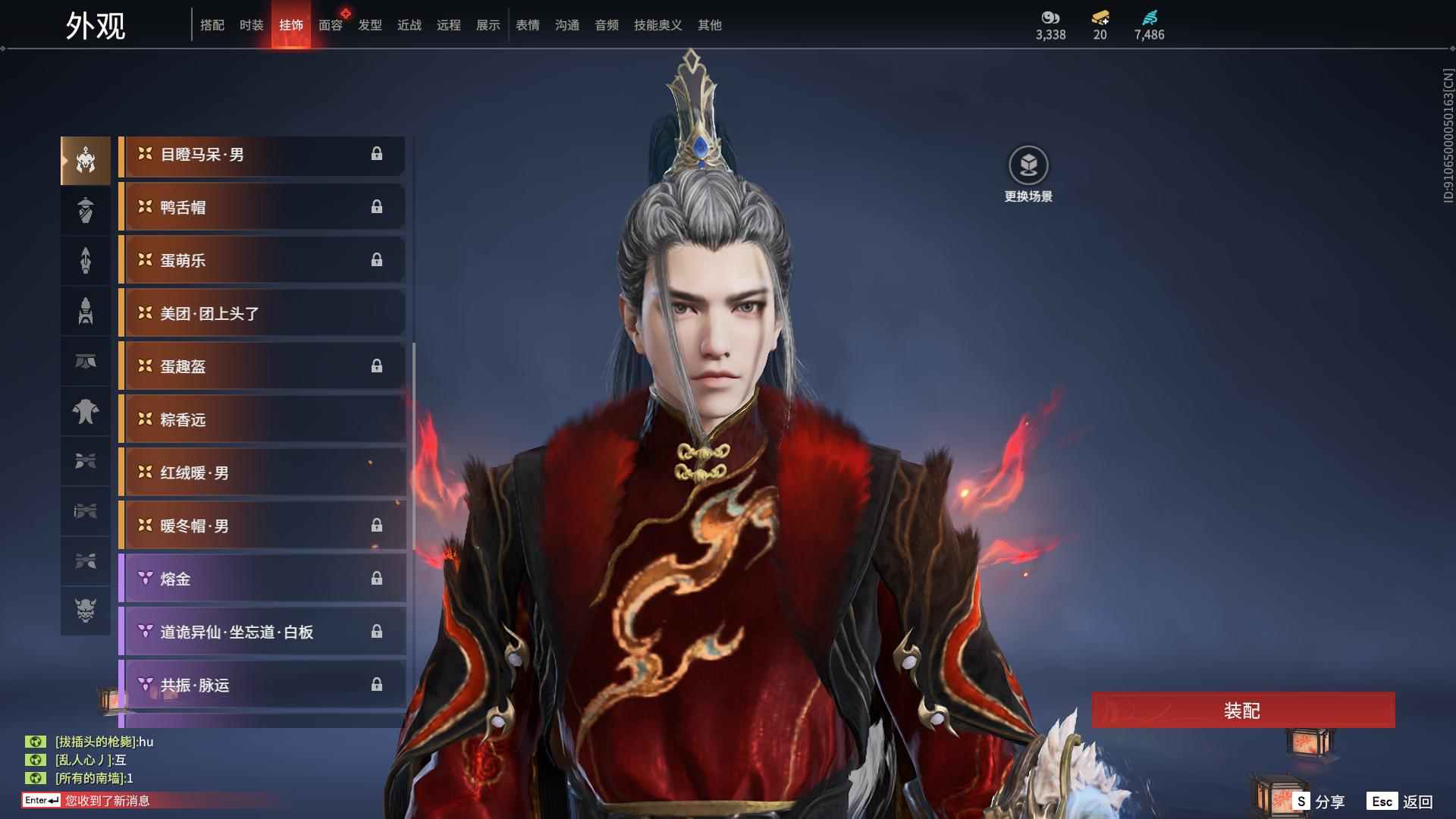Click the green chat icon before 所有的南墙
Image resolution: width=1456 pixels, height=819 pixels.
point(36,777)
